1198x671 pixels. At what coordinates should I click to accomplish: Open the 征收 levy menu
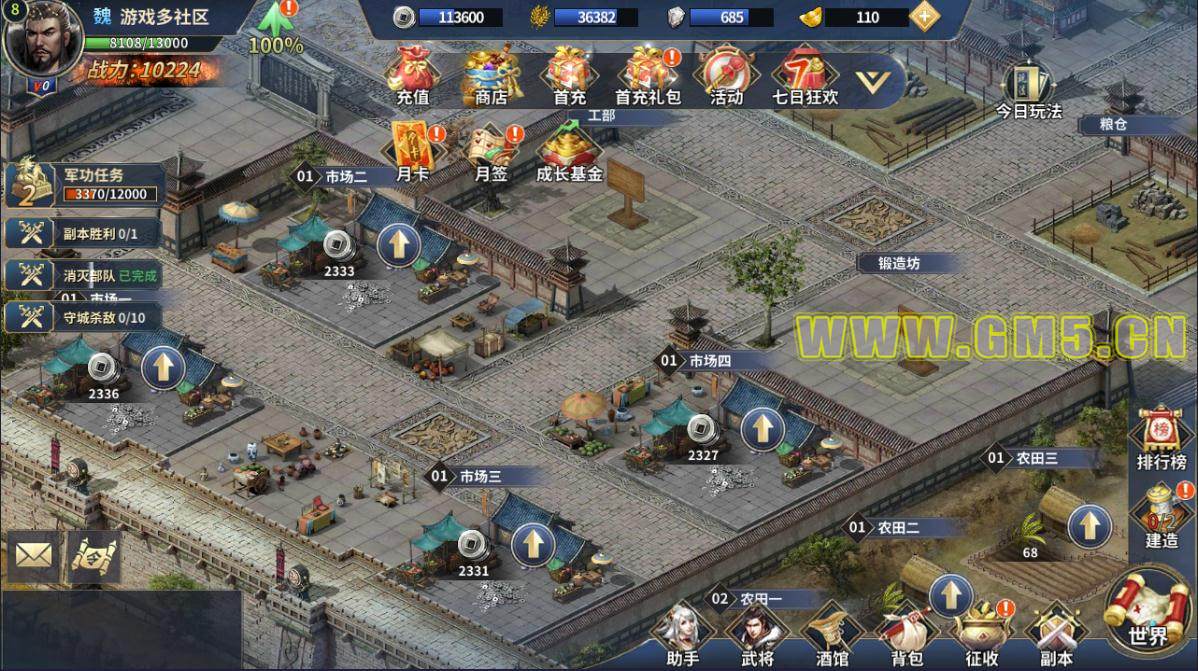[982, 635]
